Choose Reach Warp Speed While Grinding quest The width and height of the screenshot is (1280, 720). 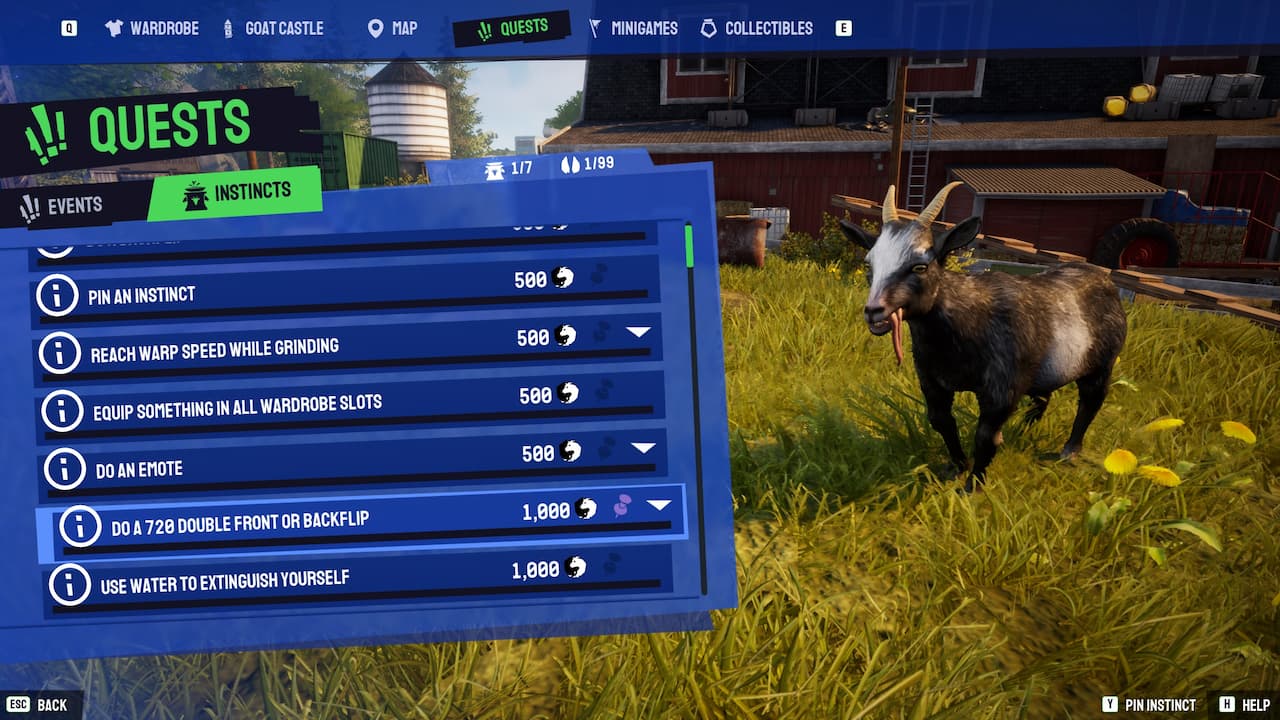[x=300, y=350]
